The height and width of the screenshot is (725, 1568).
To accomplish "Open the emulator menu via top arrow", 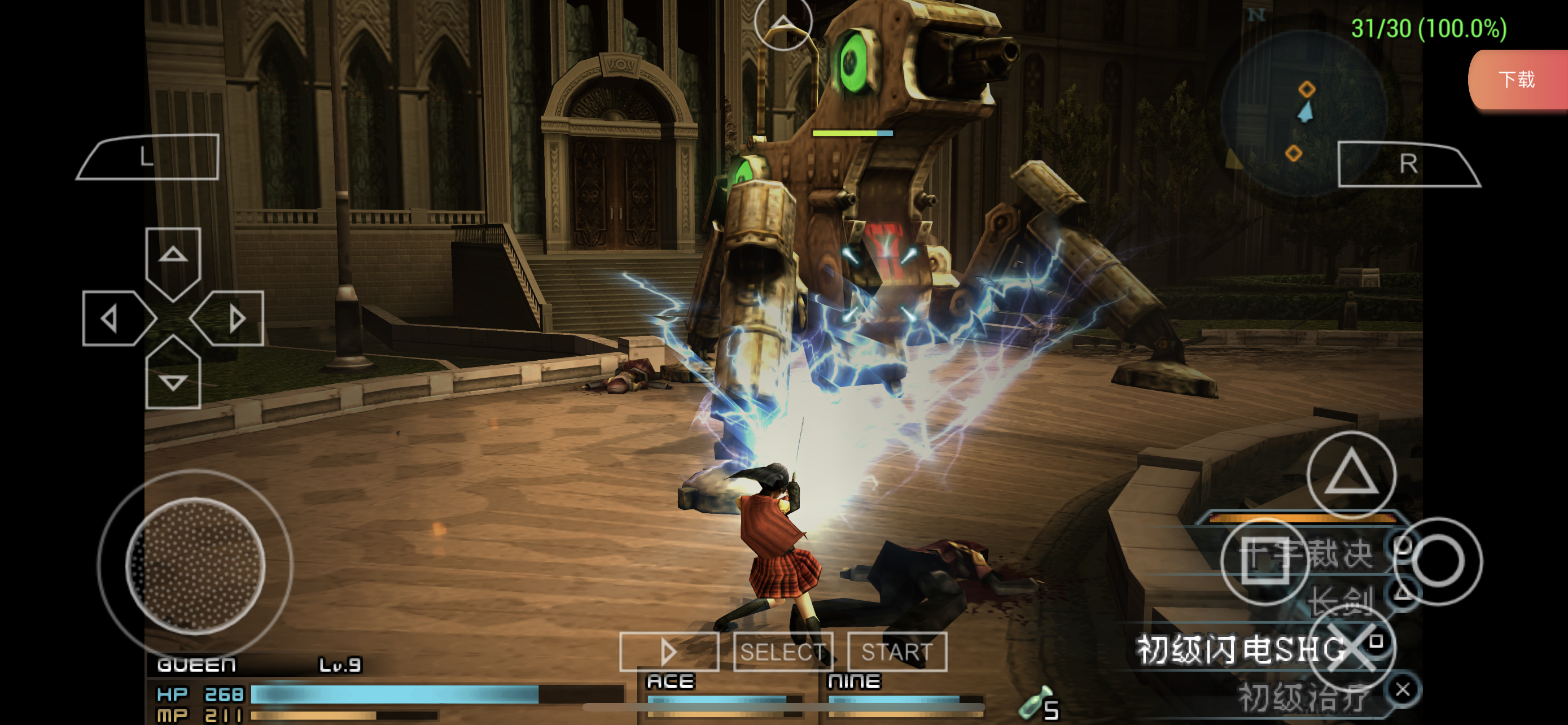I will (783, 23).
